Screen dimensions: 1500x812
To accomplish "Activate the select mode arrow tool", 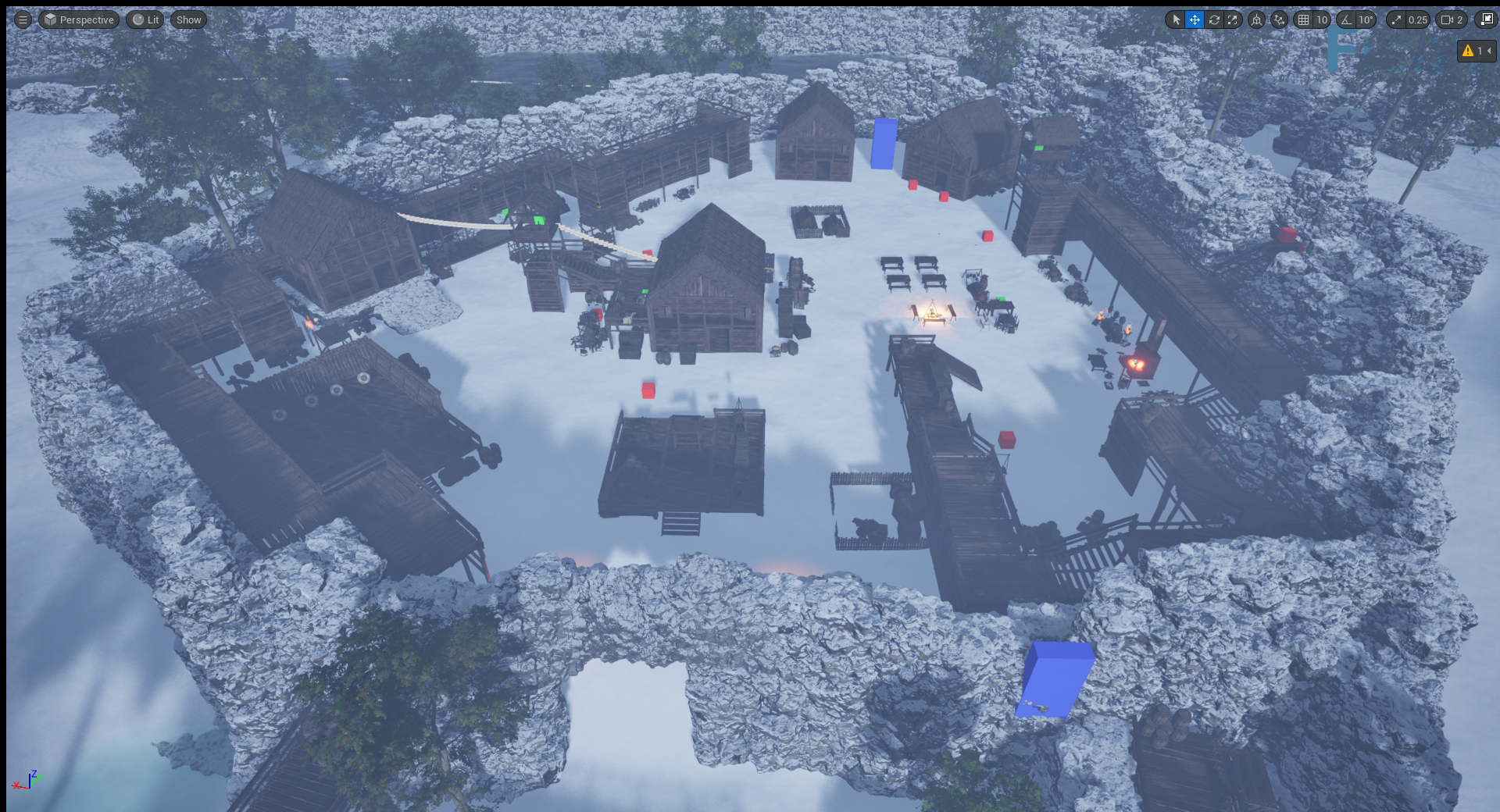I will 1176,20.
